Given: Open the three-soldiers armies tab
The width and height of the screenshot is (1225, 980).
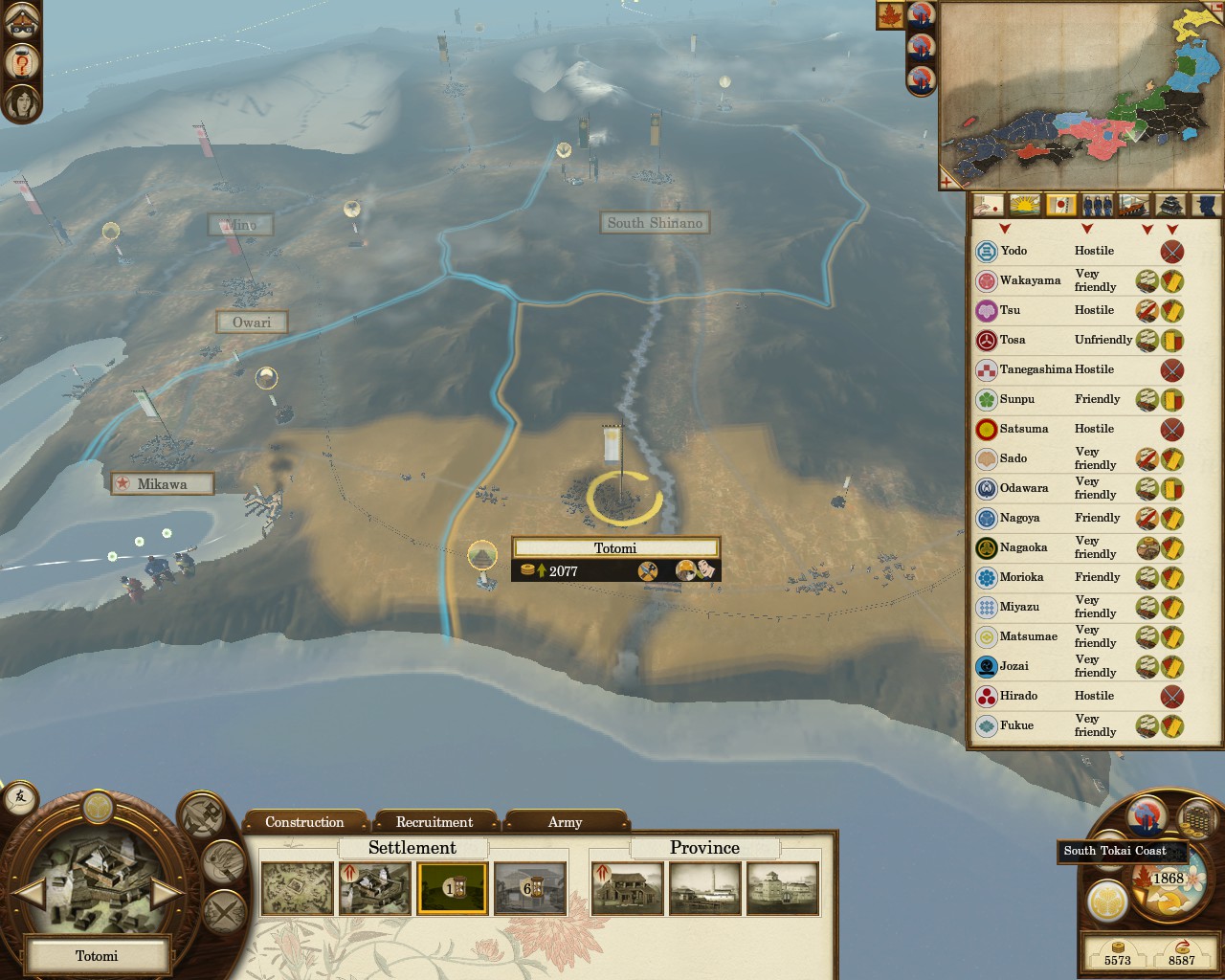Looking at the screenshot, I should click(x=1098, y=205).
